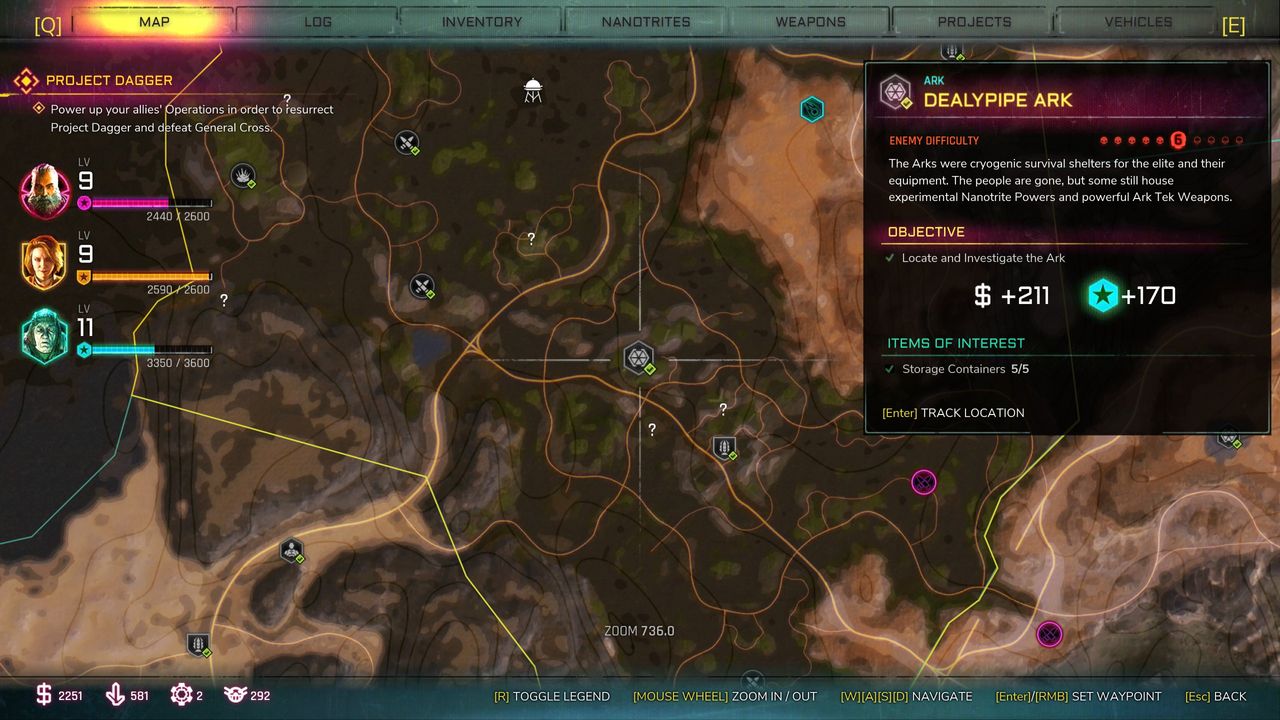Select the explosion icon map marker
Screen dimensions: 1280x720
point(243,176)
